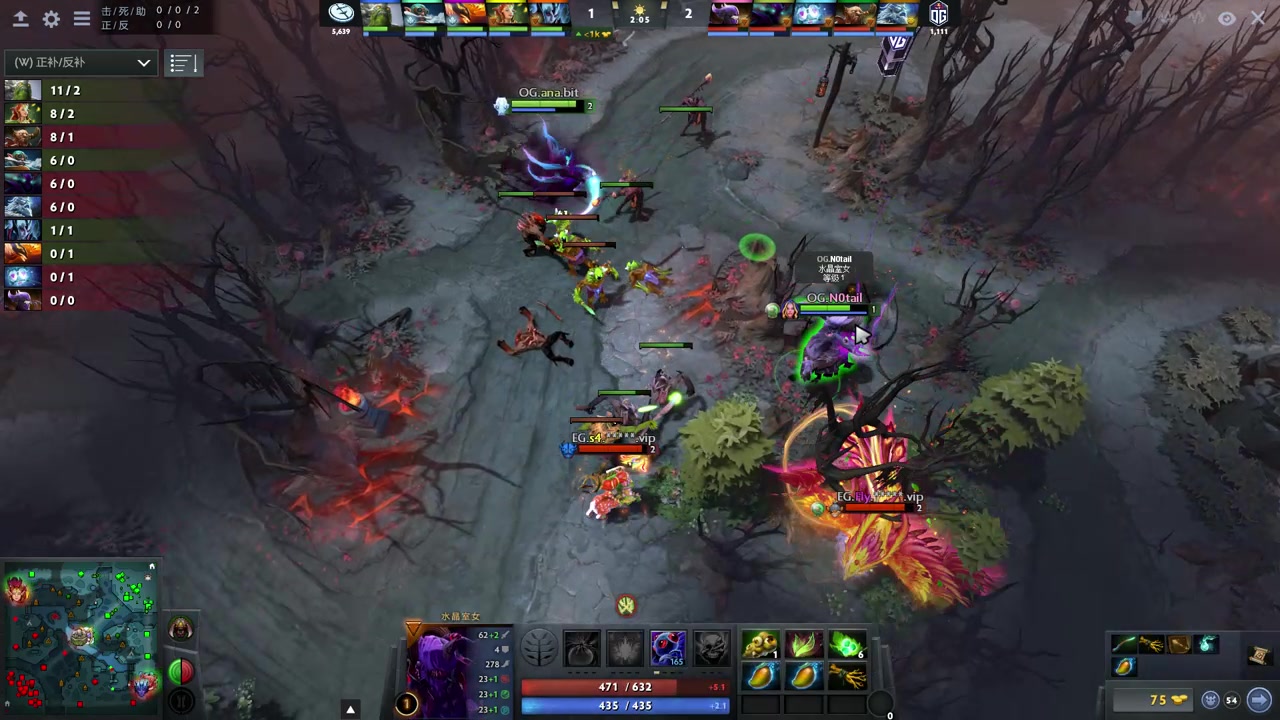Image resolution: width=1280 pixels, height=720 pixels.
Task: Activate the Arcane Aura ability icon
Action: (669, 648)
